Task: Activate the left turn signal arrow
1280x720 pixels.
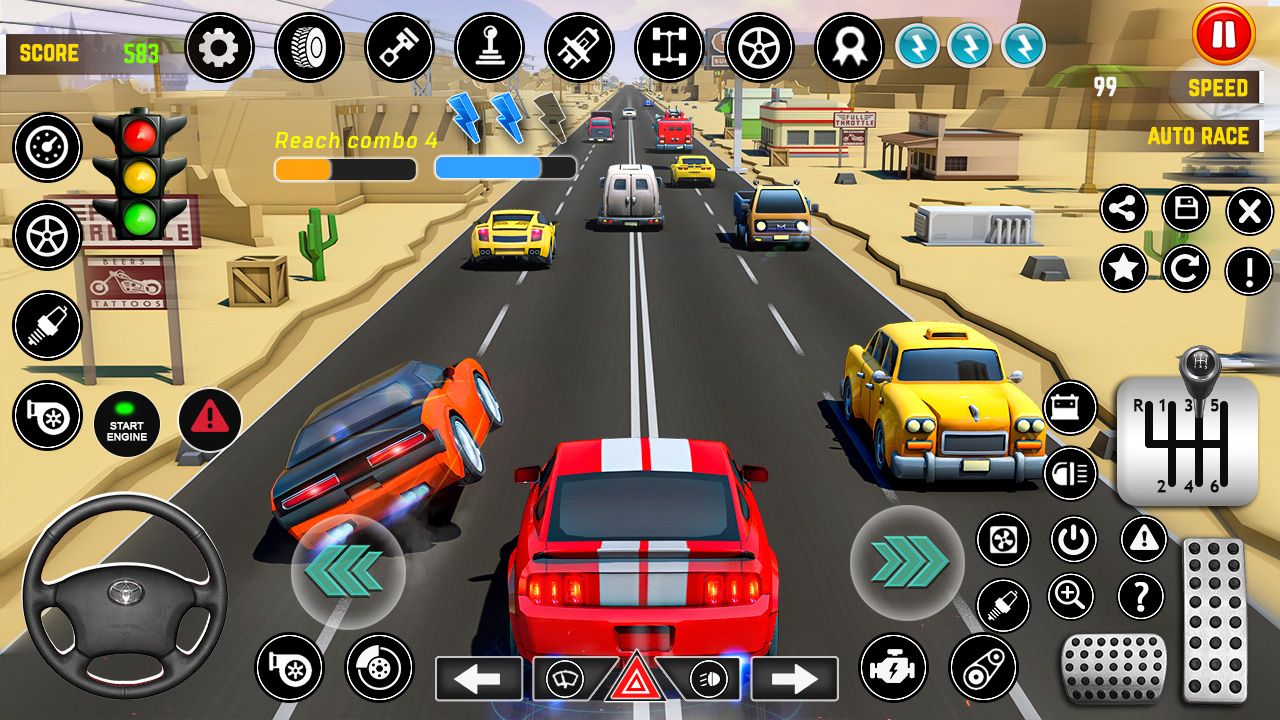Action: tap(478, 679)
